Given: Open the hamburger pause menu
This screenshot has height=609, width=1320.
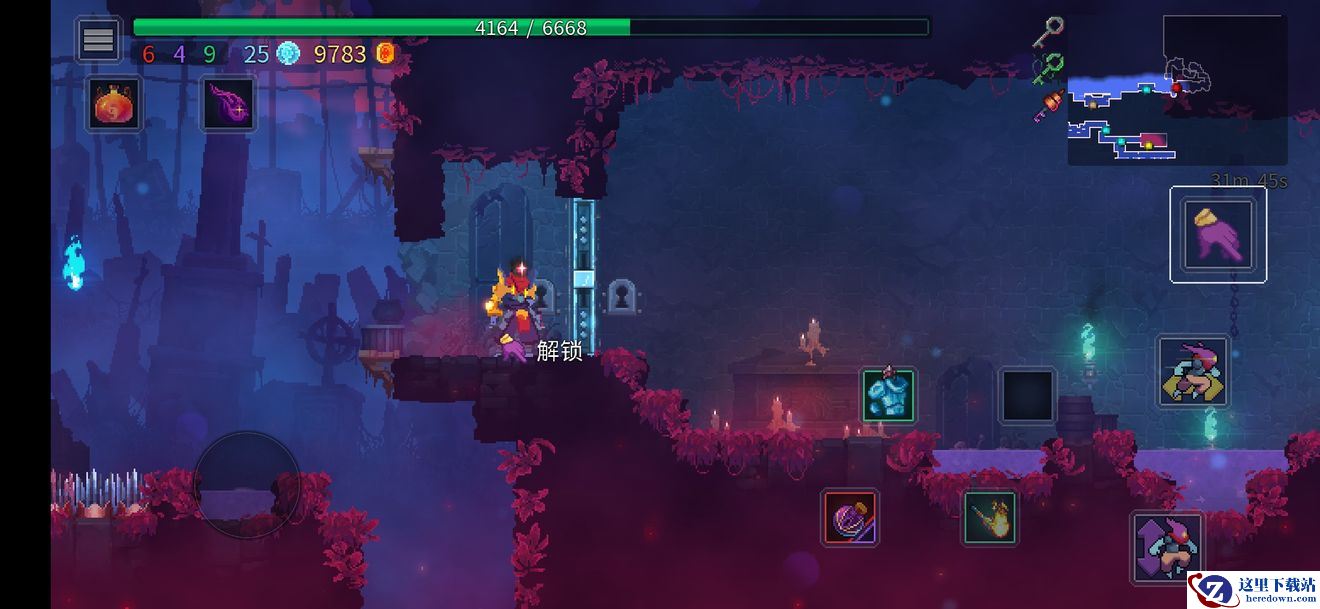Looking at the screenshot, I should click(x=98, y=40).
